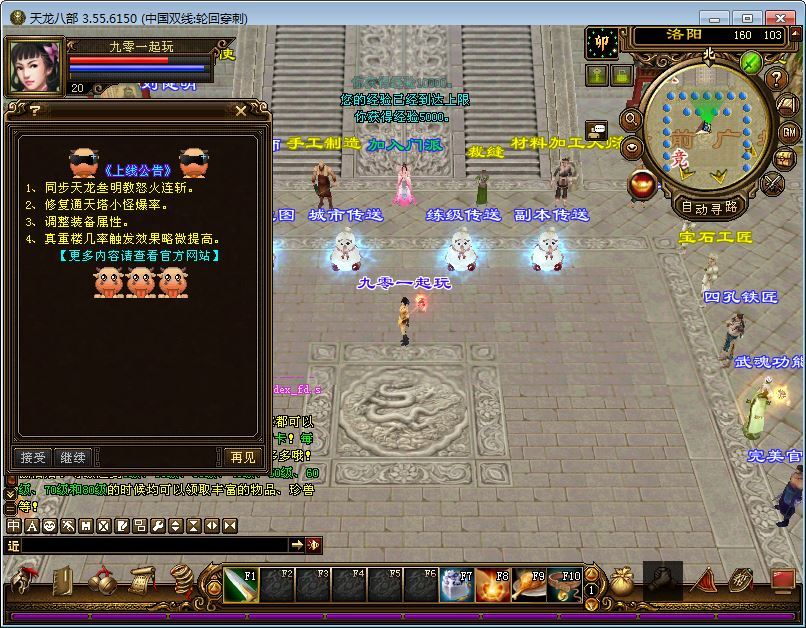Minimize the game window

714,18
